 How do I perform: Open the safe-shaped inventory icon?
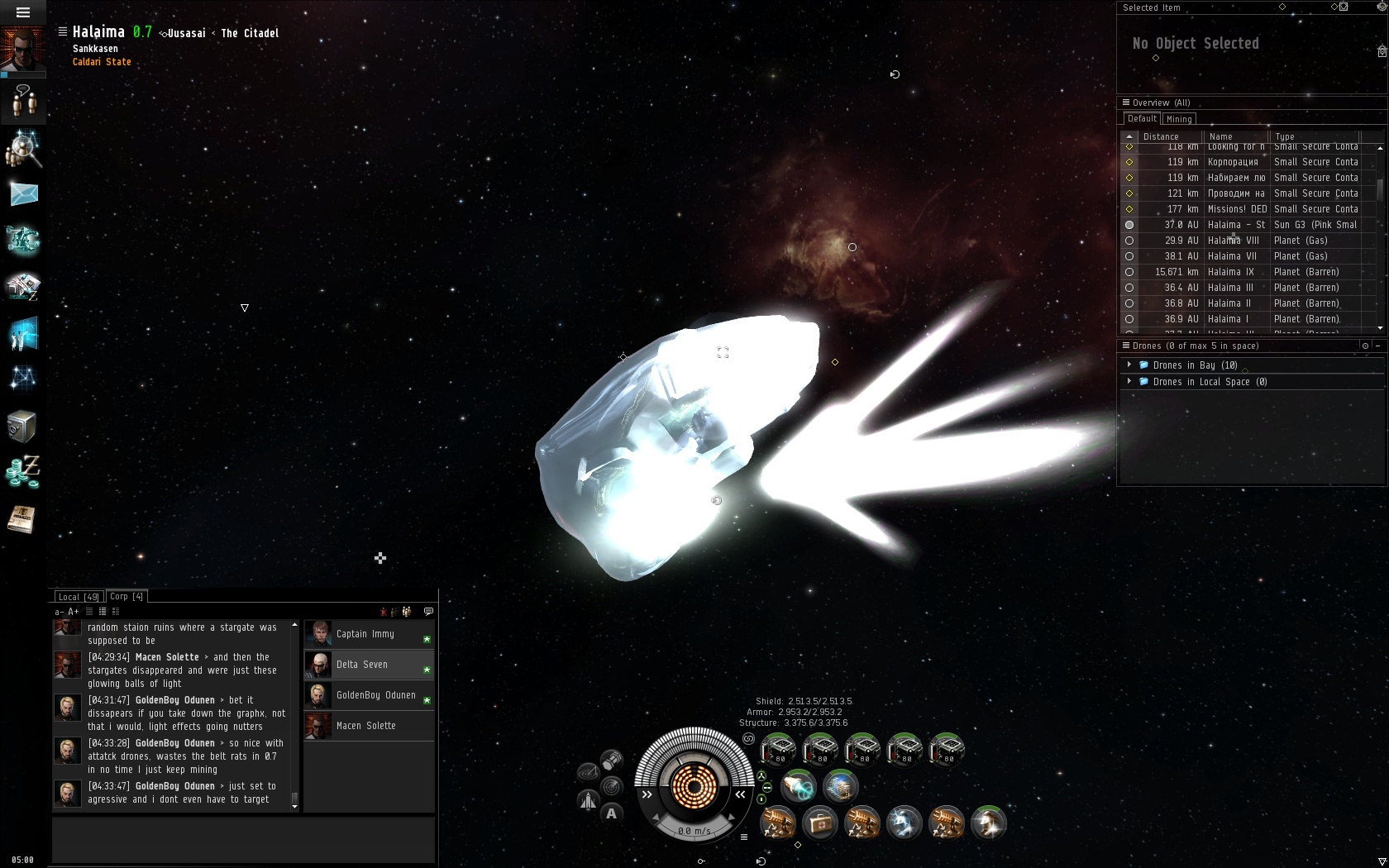point(22,427)
